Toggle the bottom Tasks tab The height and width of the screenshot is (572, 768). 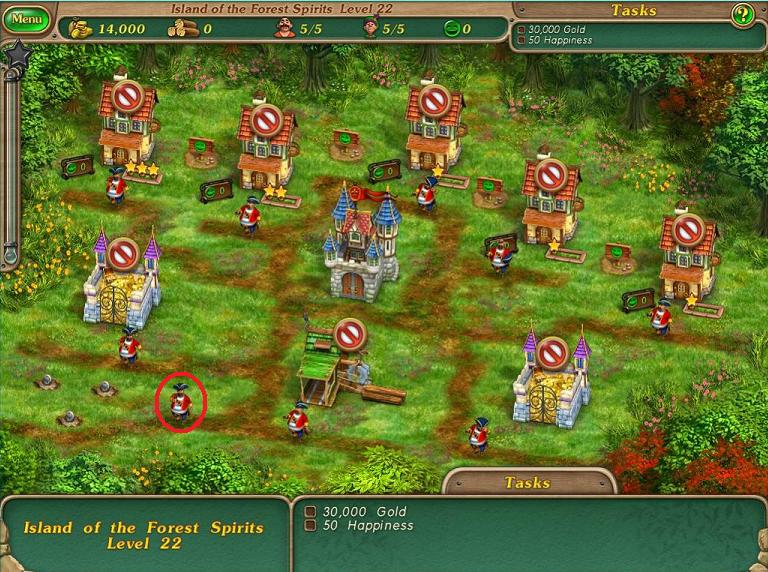(527, 482)
